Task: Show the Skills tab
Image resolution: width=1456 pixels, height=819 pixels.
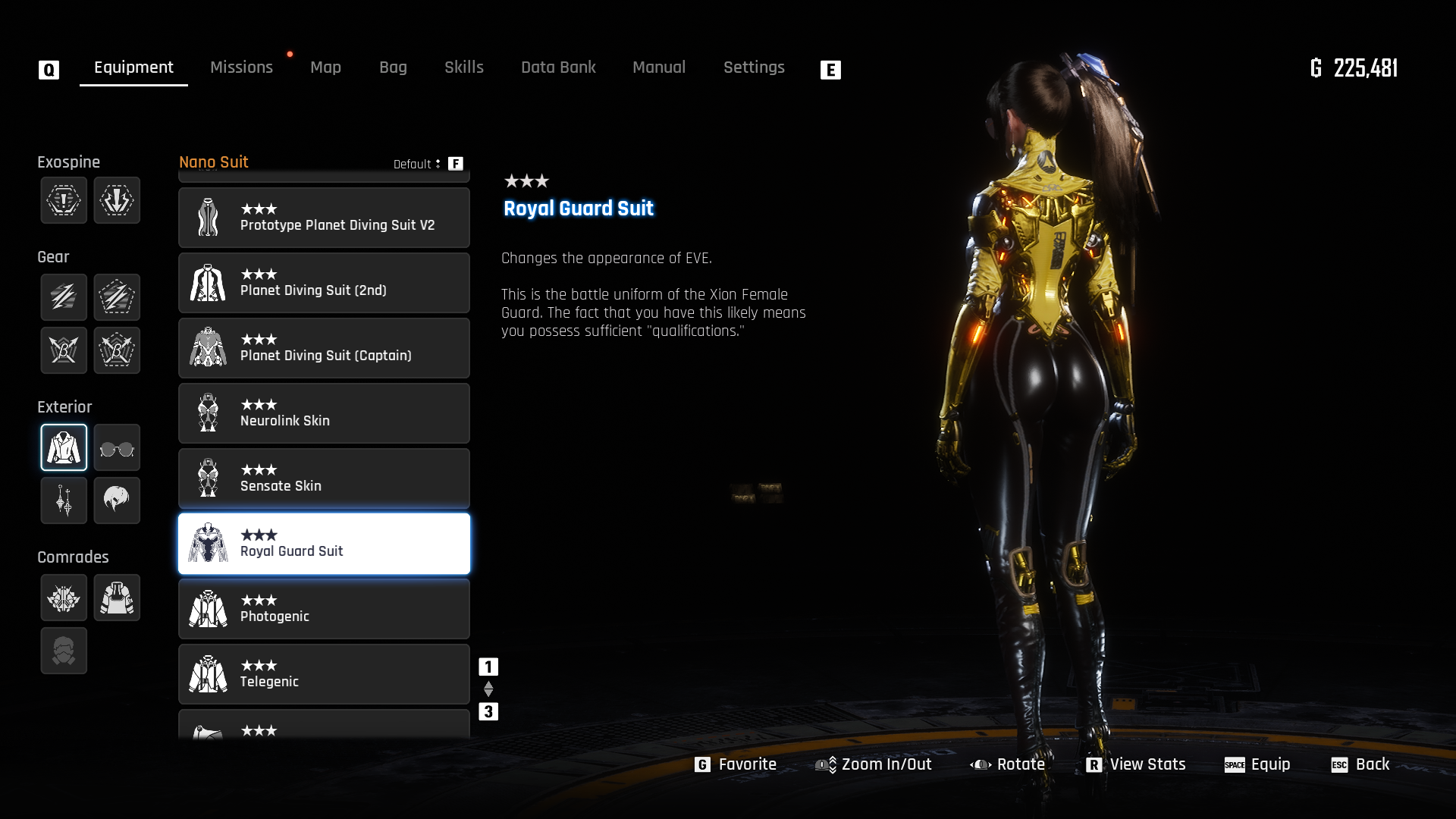Action: (464, 67)
